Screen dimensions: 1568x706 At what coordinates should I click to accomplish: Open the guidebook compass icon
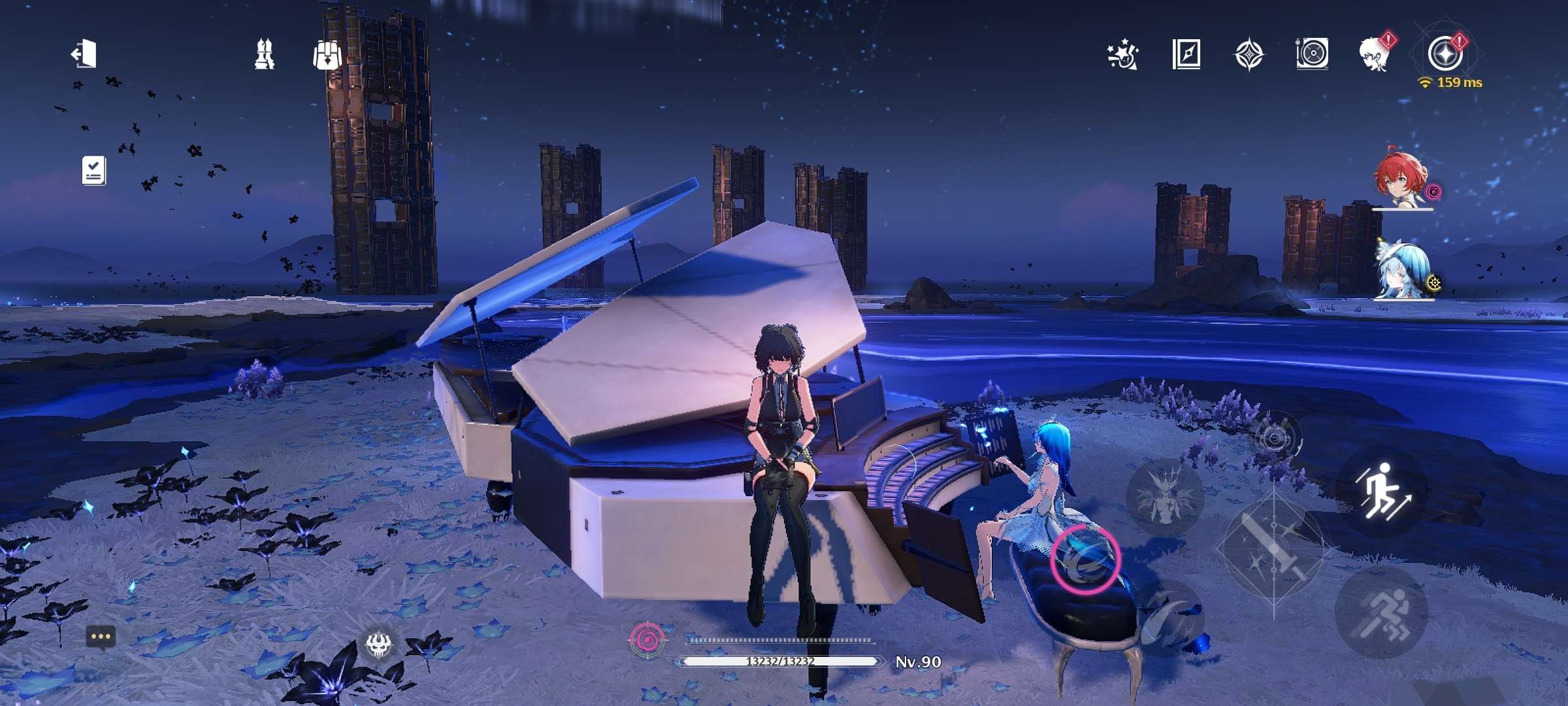(x=1186, y=54)
